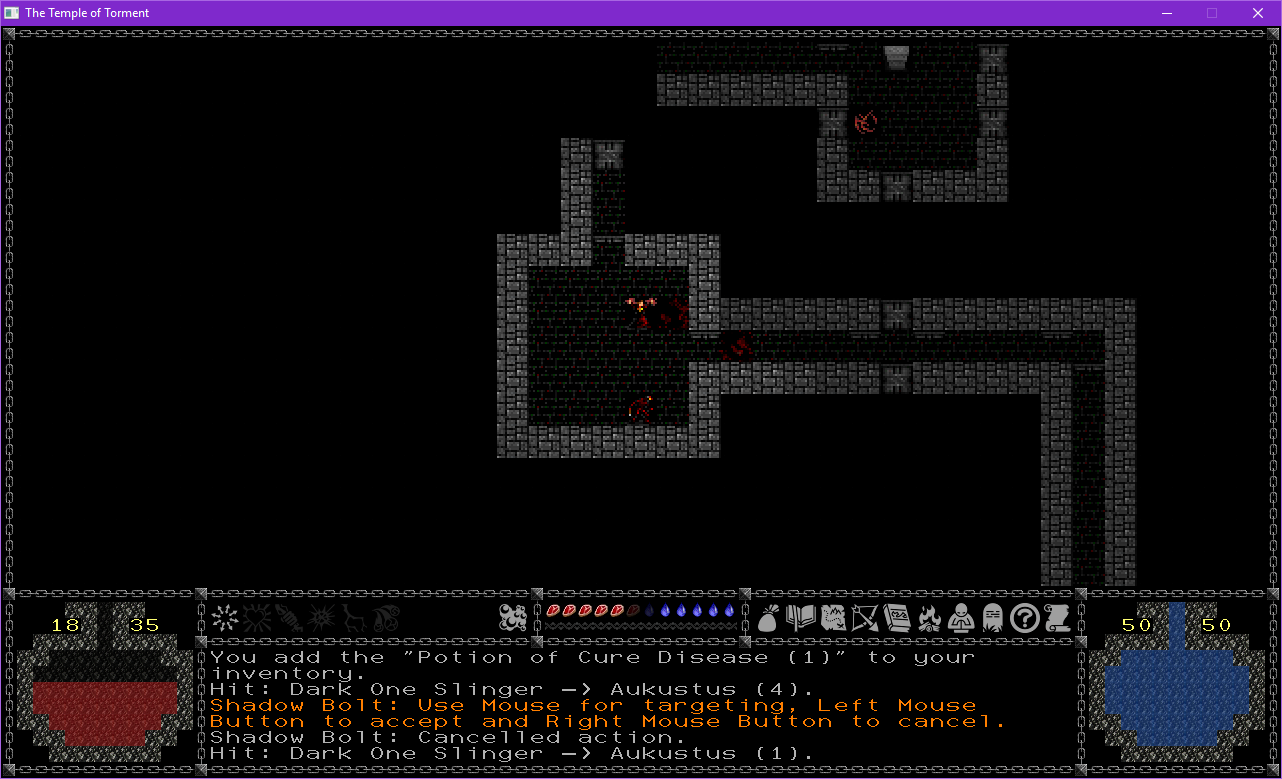Image resolution: width=1282 pixels, height=779 pixels.
Task: Open help with the question mark icon
Action: coord(1024,619)
